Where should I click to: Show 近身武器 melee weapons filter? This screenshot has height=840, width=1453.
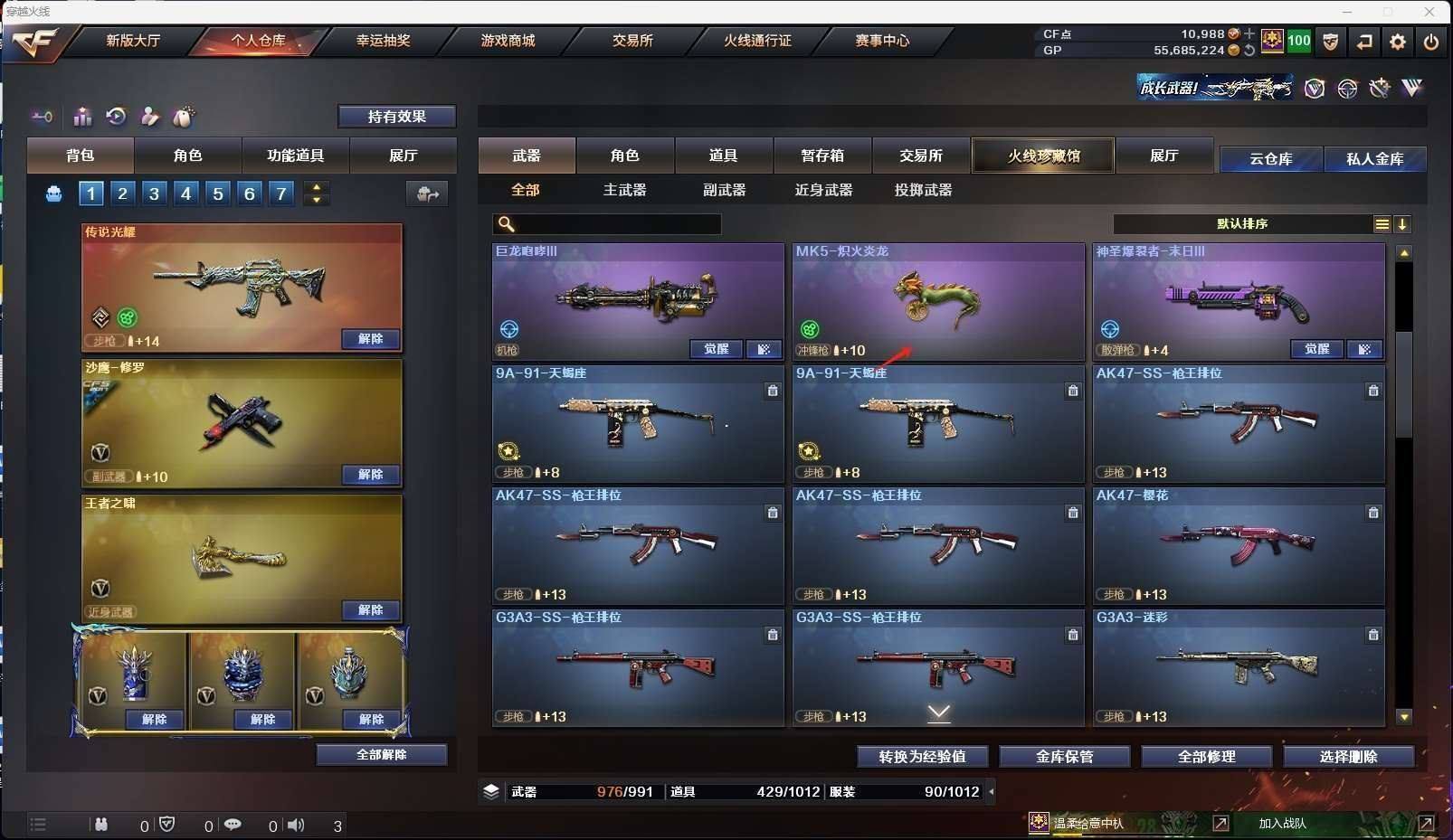pos(823,190)
